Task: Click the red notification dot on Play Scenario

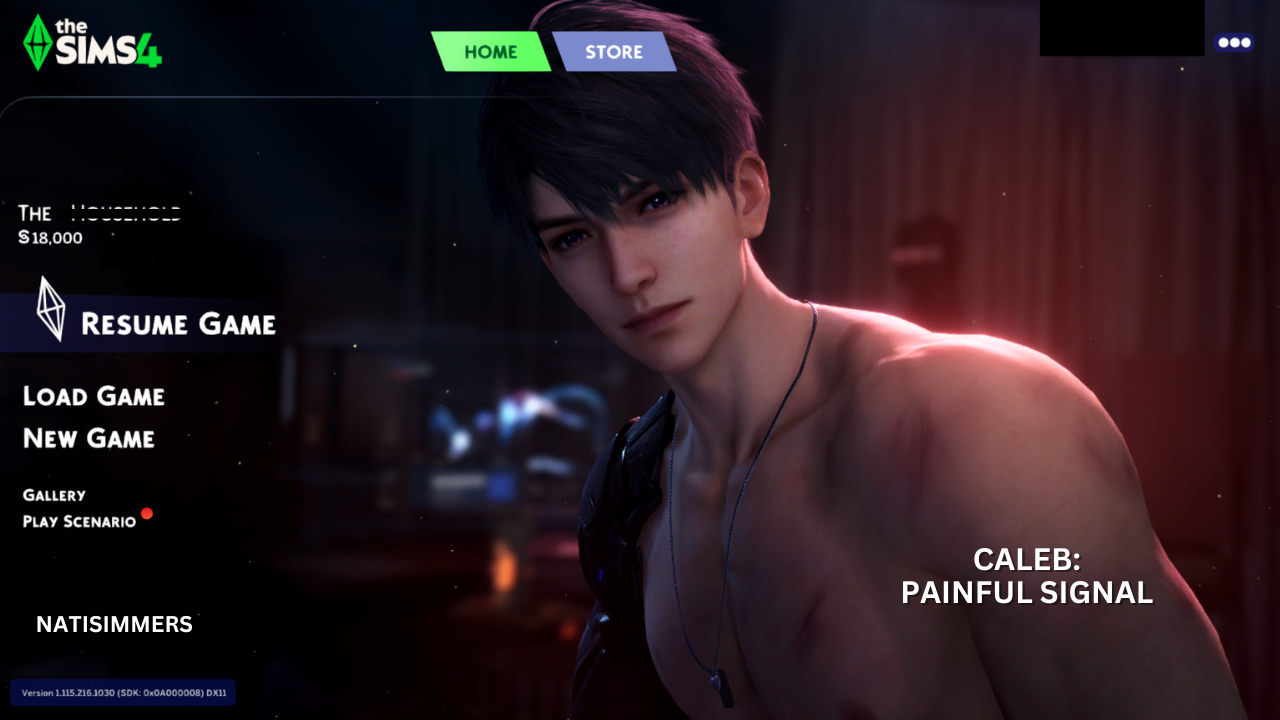Action: pyautogui.click(x=148, y=514)
